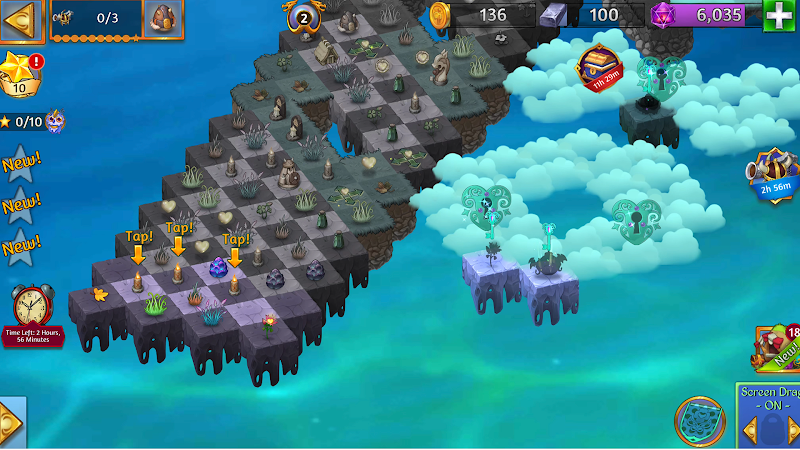The image size is (800, 450).
Task: Tap the gold back arrow button
Action: pos(21,19)
